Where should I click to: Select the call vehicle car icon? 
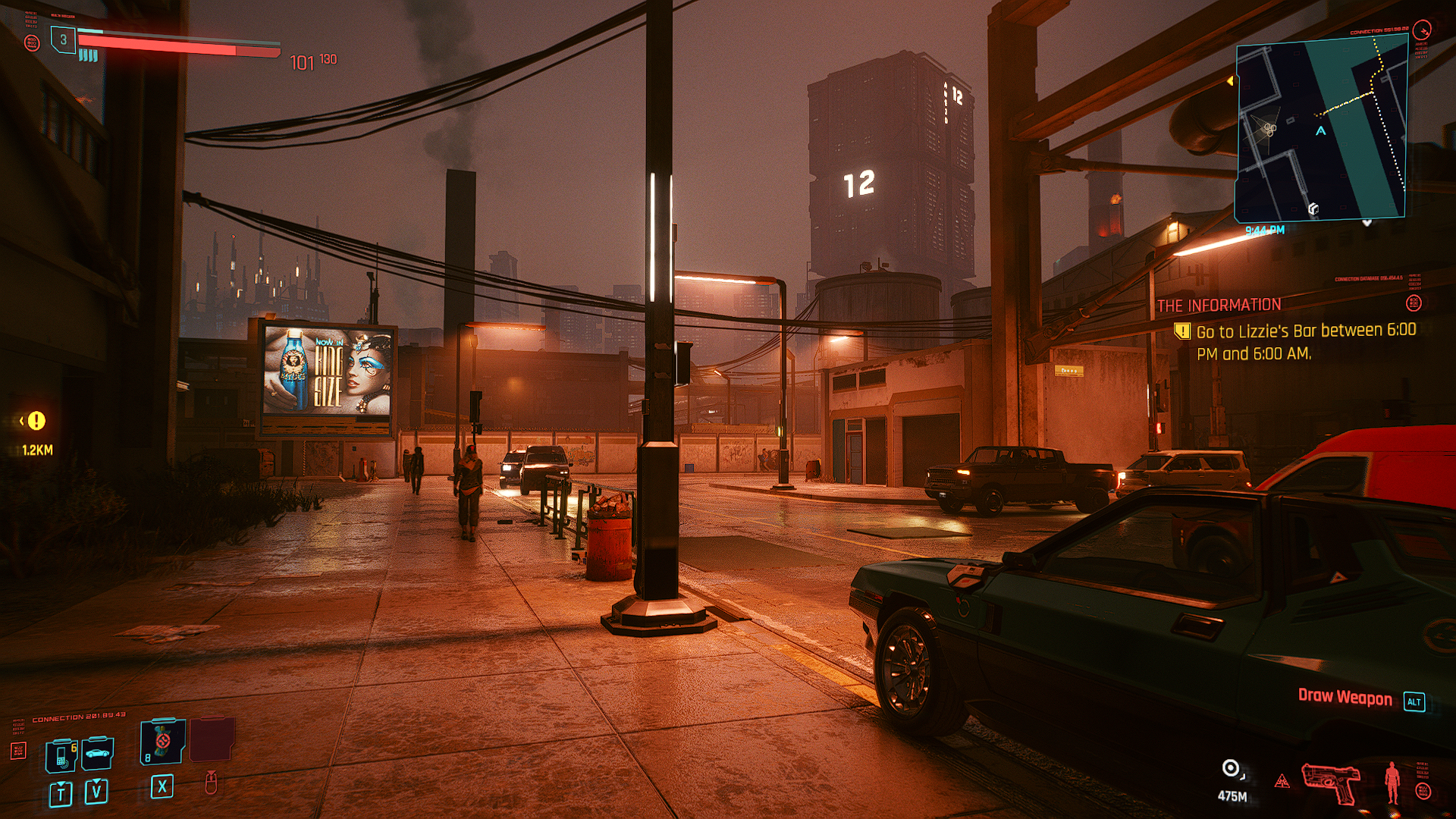coord(98,753)
